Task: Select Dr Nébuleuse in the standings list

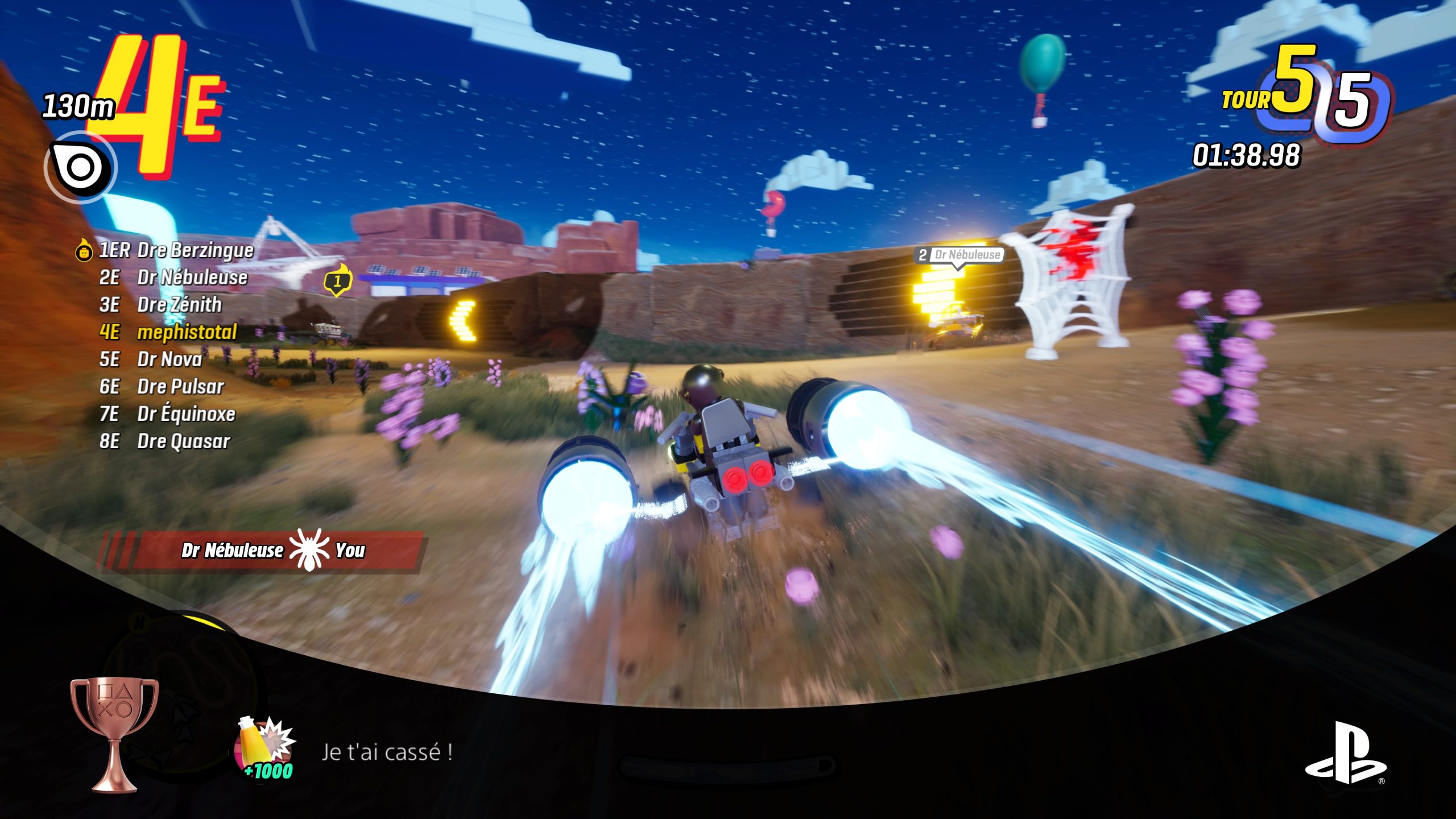Action: (173, 278)
